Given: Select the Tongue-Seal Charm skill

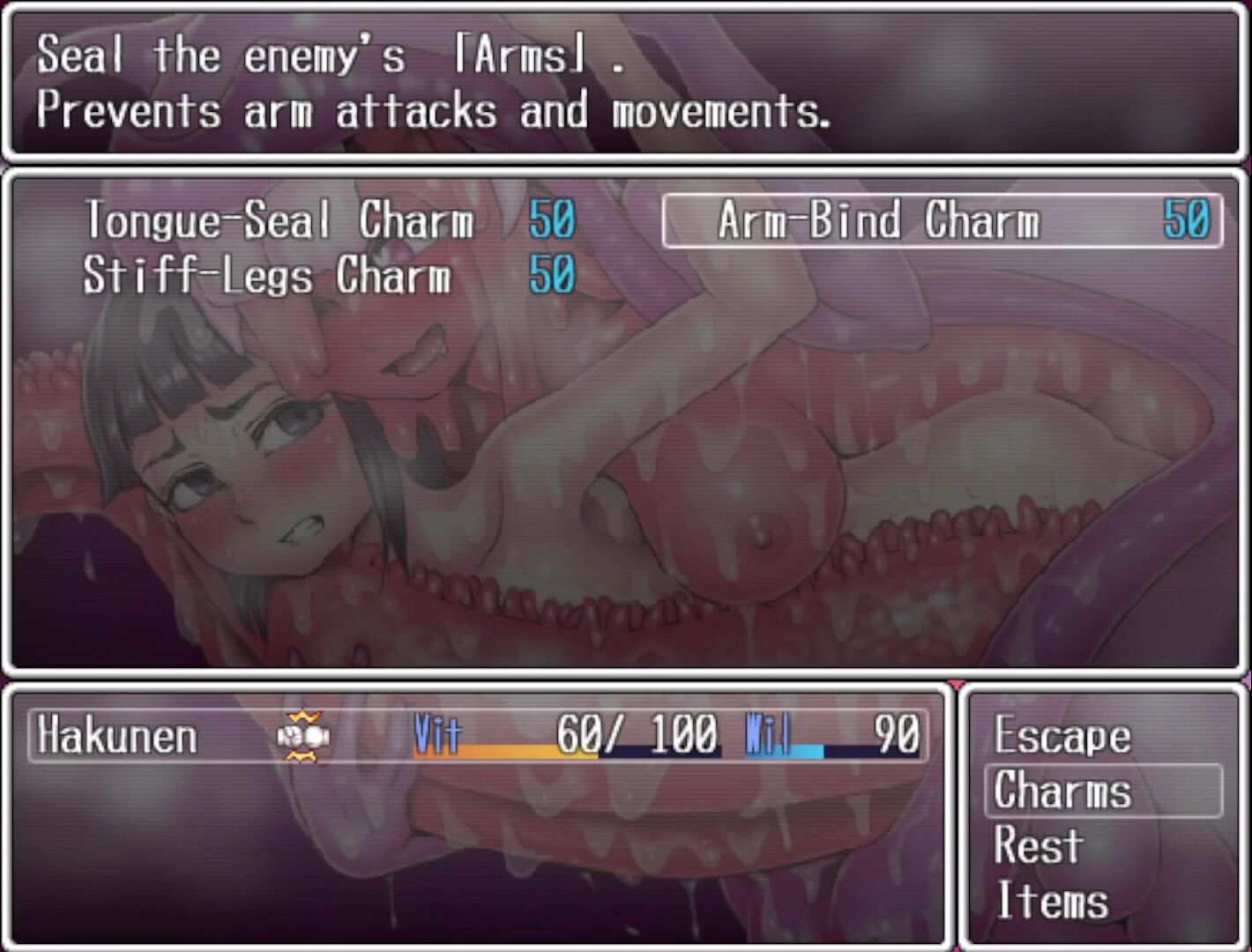Looking at the screenshot, I should point(328,219).
